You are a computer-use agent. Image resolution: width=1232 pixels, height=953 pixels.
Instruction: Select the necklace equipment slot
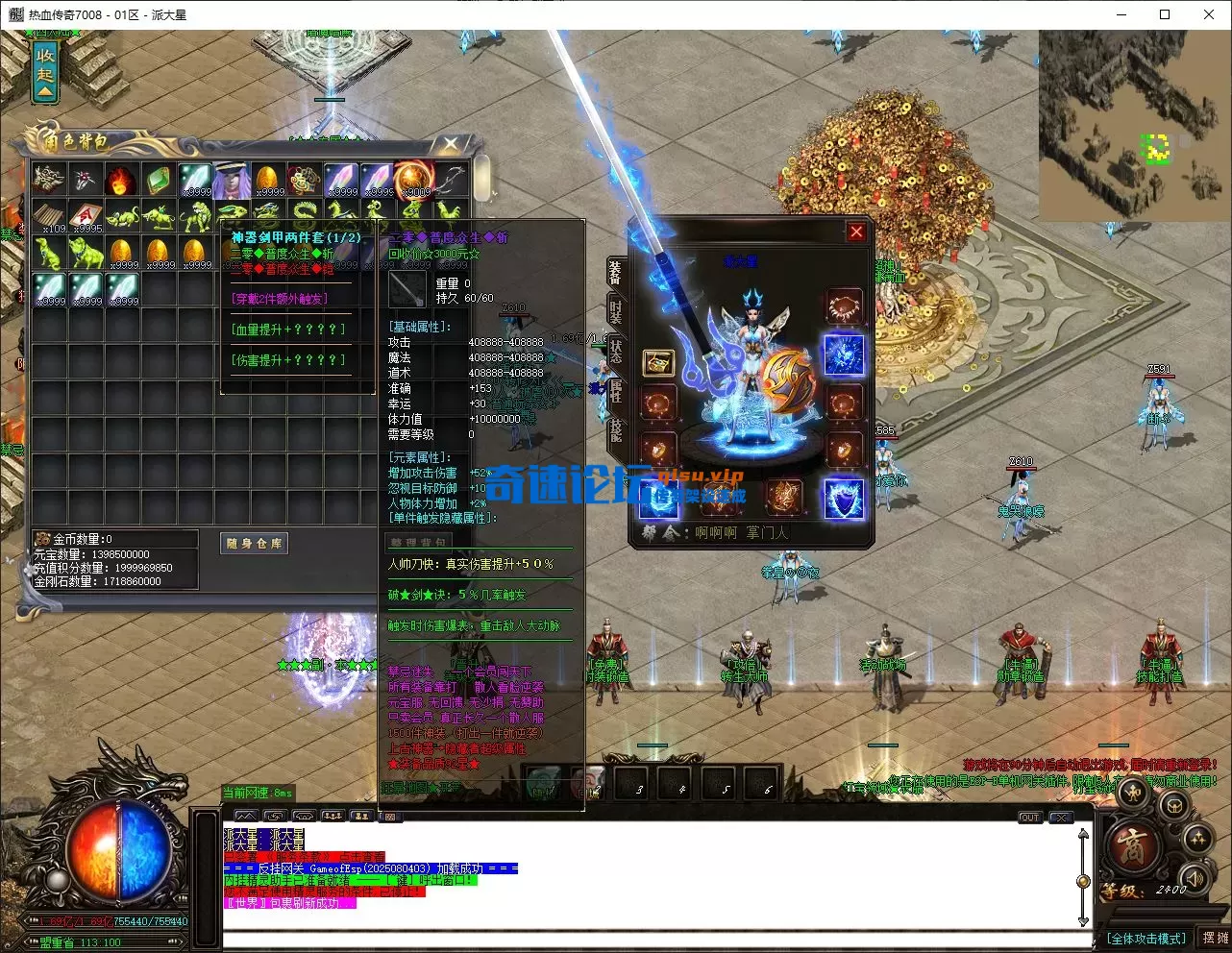[x=844, y=307]
